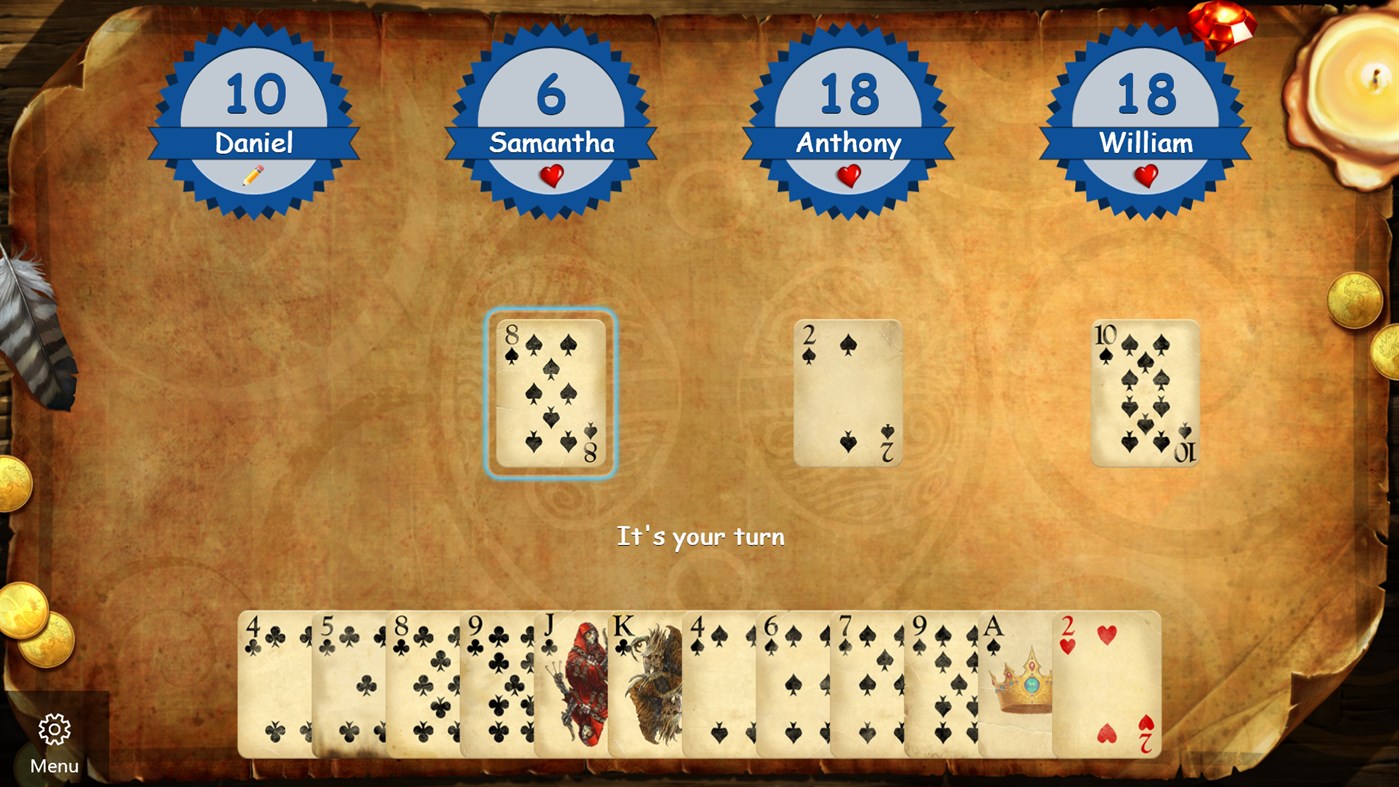1399x787 pixels.
Task: Select the highlighted 8 of Spades on the table
Action: (550, 393)
